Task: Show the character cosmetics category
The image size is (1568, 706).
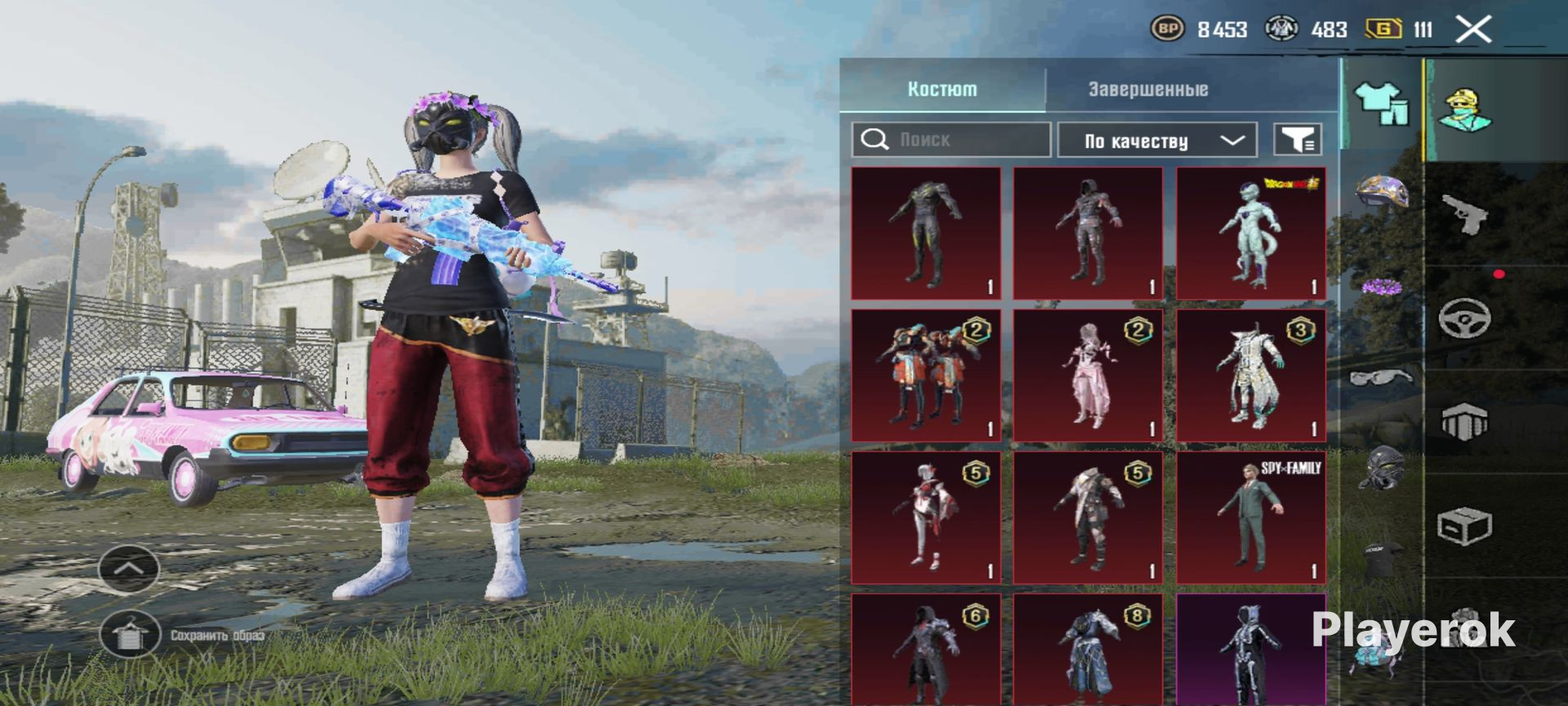Action: tap(1464, 109)
